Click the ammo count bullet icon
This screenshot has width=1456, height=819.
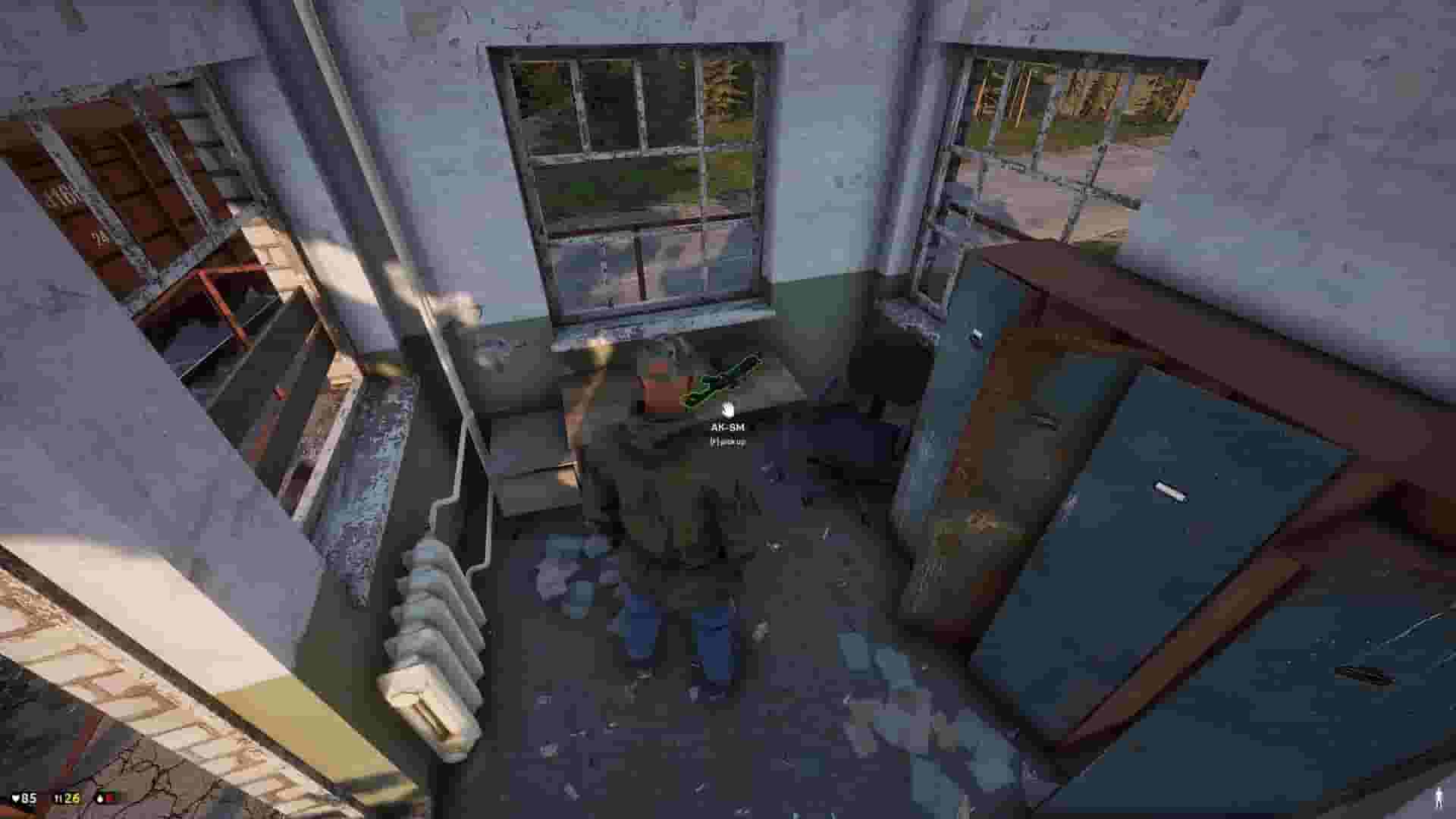(x=56, y=799)
